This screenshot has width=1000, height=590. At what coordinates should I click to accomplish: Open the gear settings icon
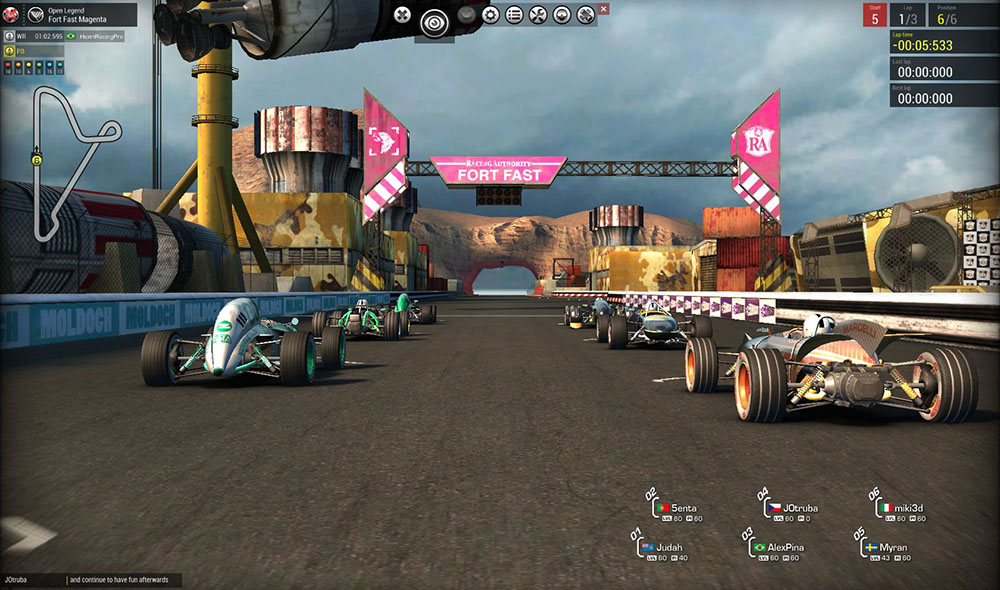point(490,15)
